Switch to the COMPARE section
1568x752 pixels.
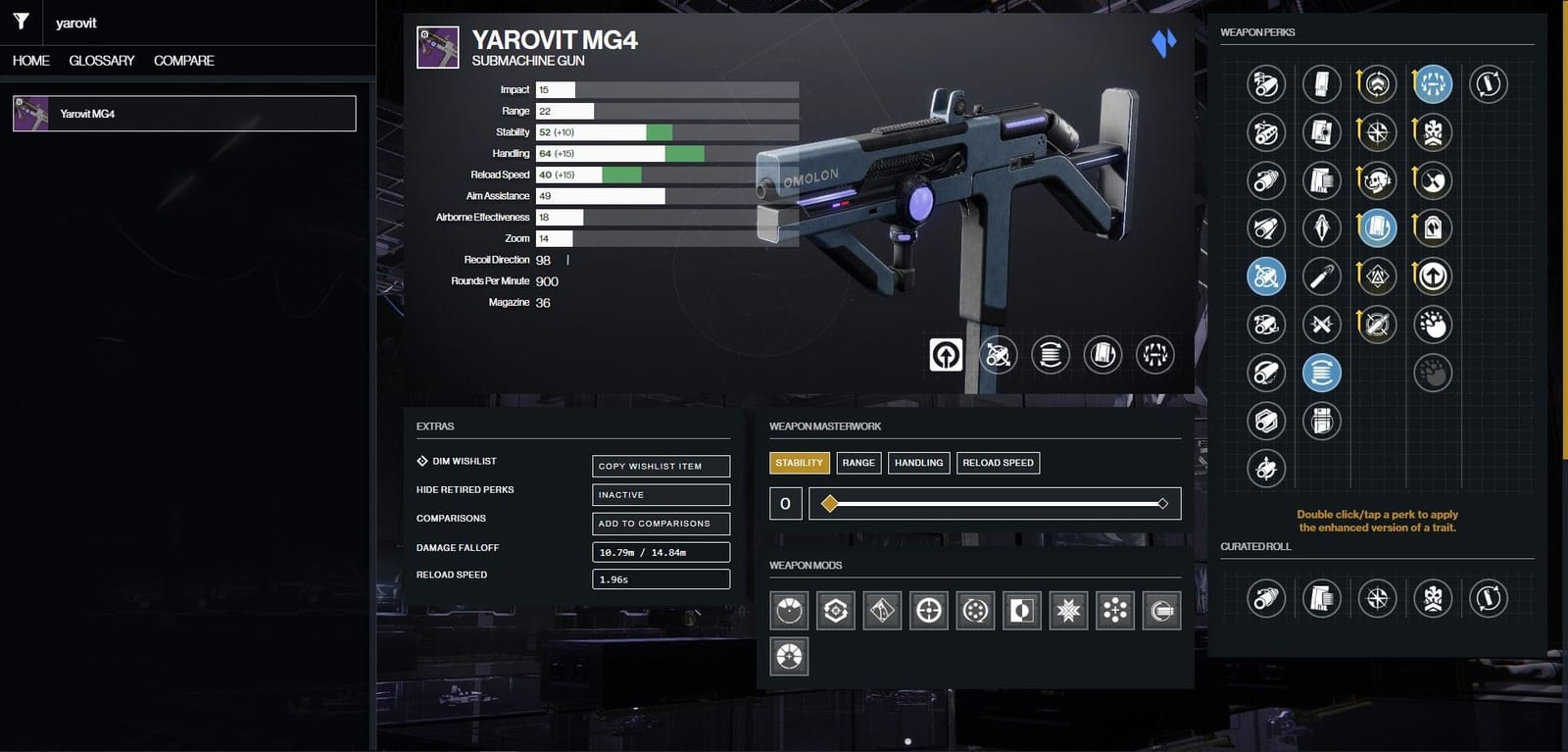183,60
